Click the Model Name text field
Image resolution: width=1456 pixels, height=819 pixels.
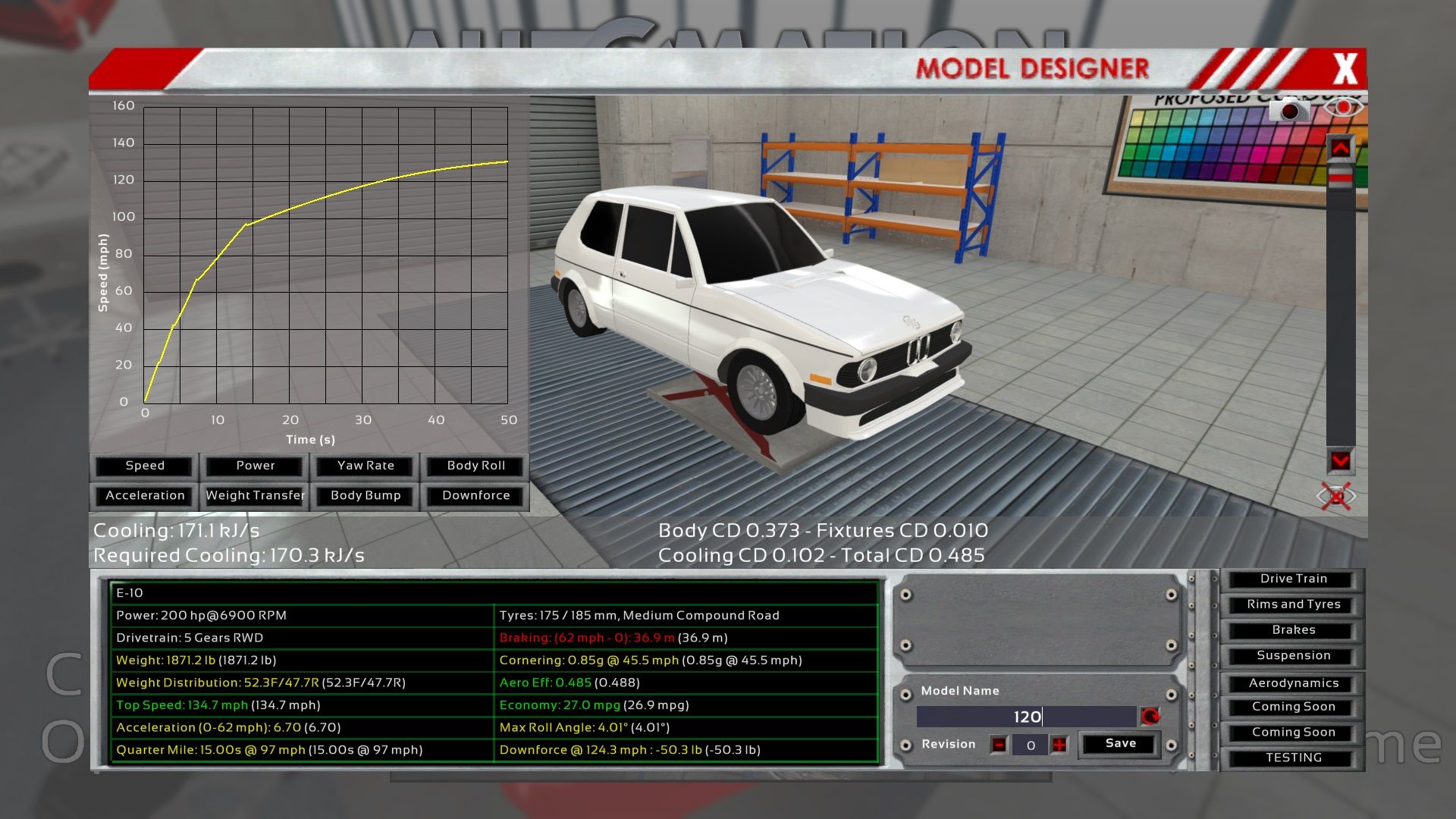pos(1026,717)
